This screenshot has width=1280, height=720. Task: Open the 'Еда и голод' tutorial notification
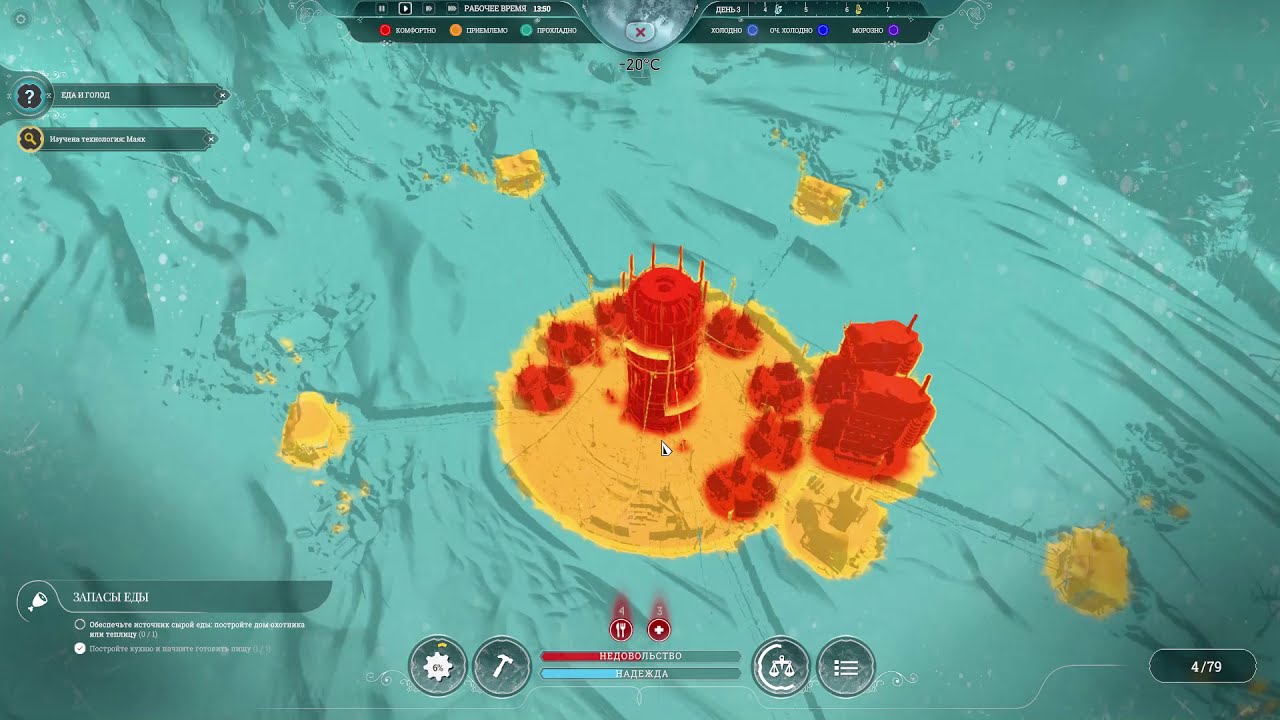point(120,95)
